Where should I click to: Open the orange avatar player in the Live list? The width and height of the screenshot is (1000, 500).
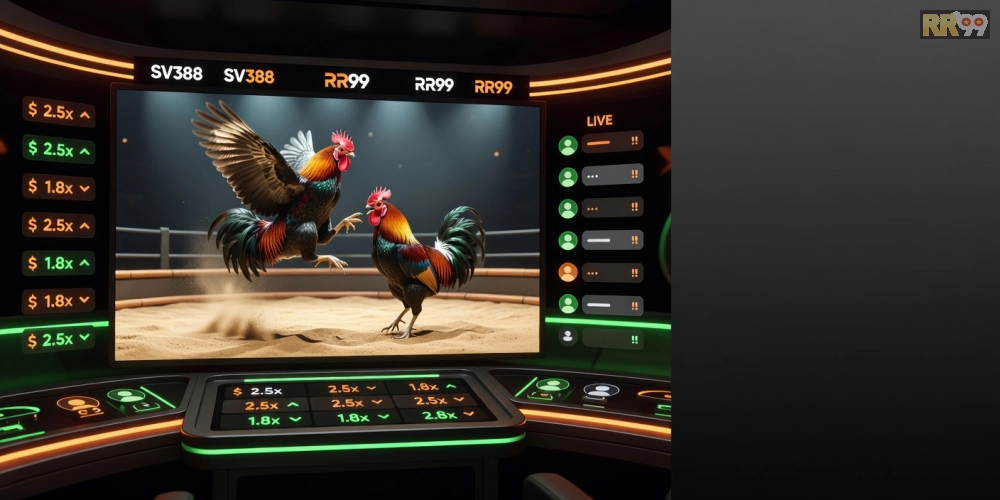568,272
